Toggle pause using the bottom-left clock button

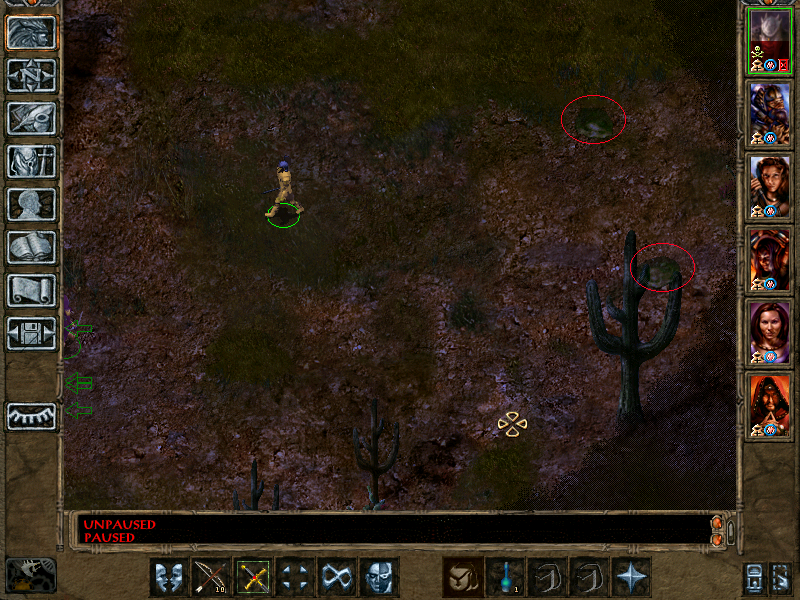[x=30, y=574]
